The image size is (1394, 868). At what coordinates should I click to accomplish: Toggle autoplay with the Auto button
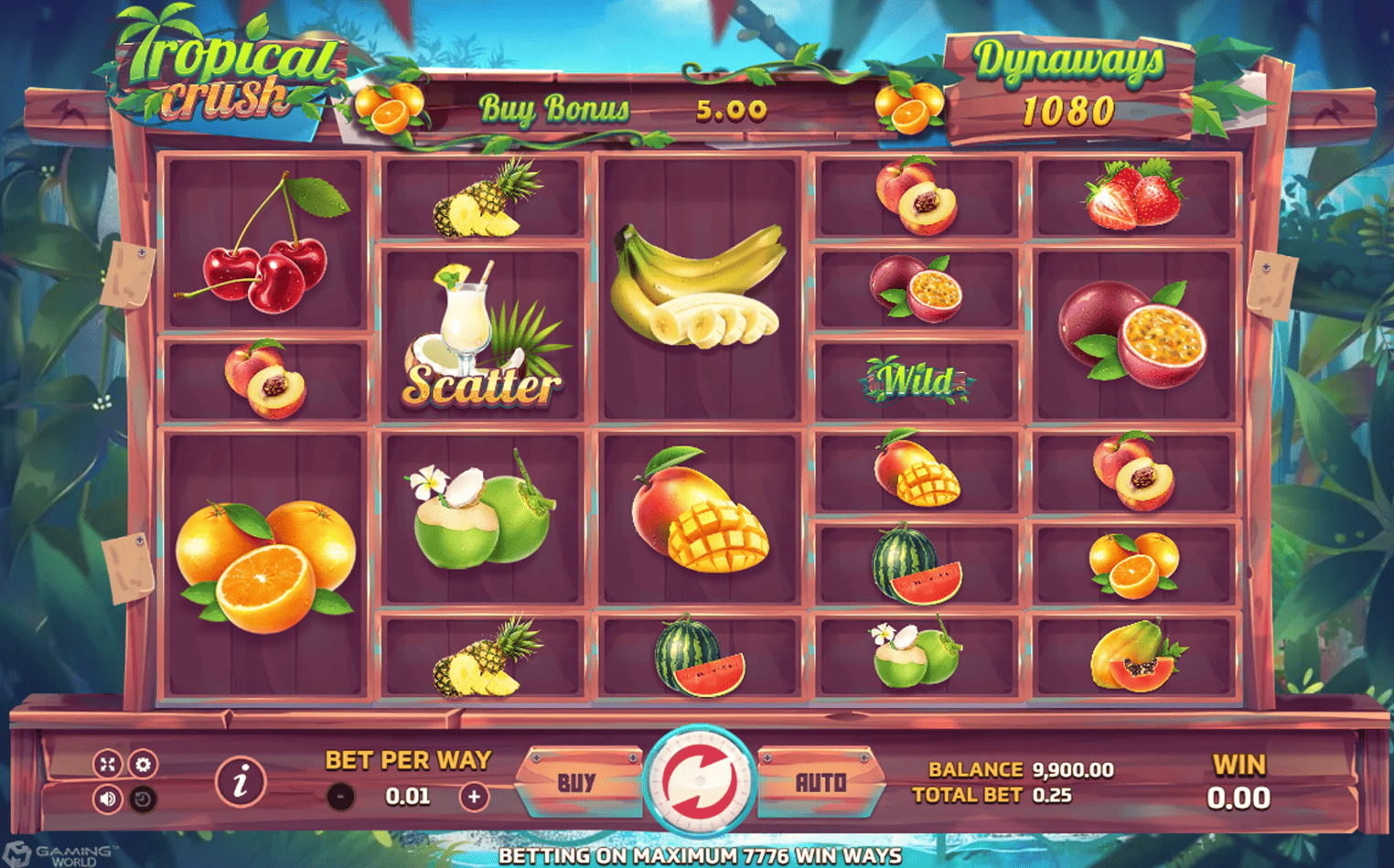821,782
